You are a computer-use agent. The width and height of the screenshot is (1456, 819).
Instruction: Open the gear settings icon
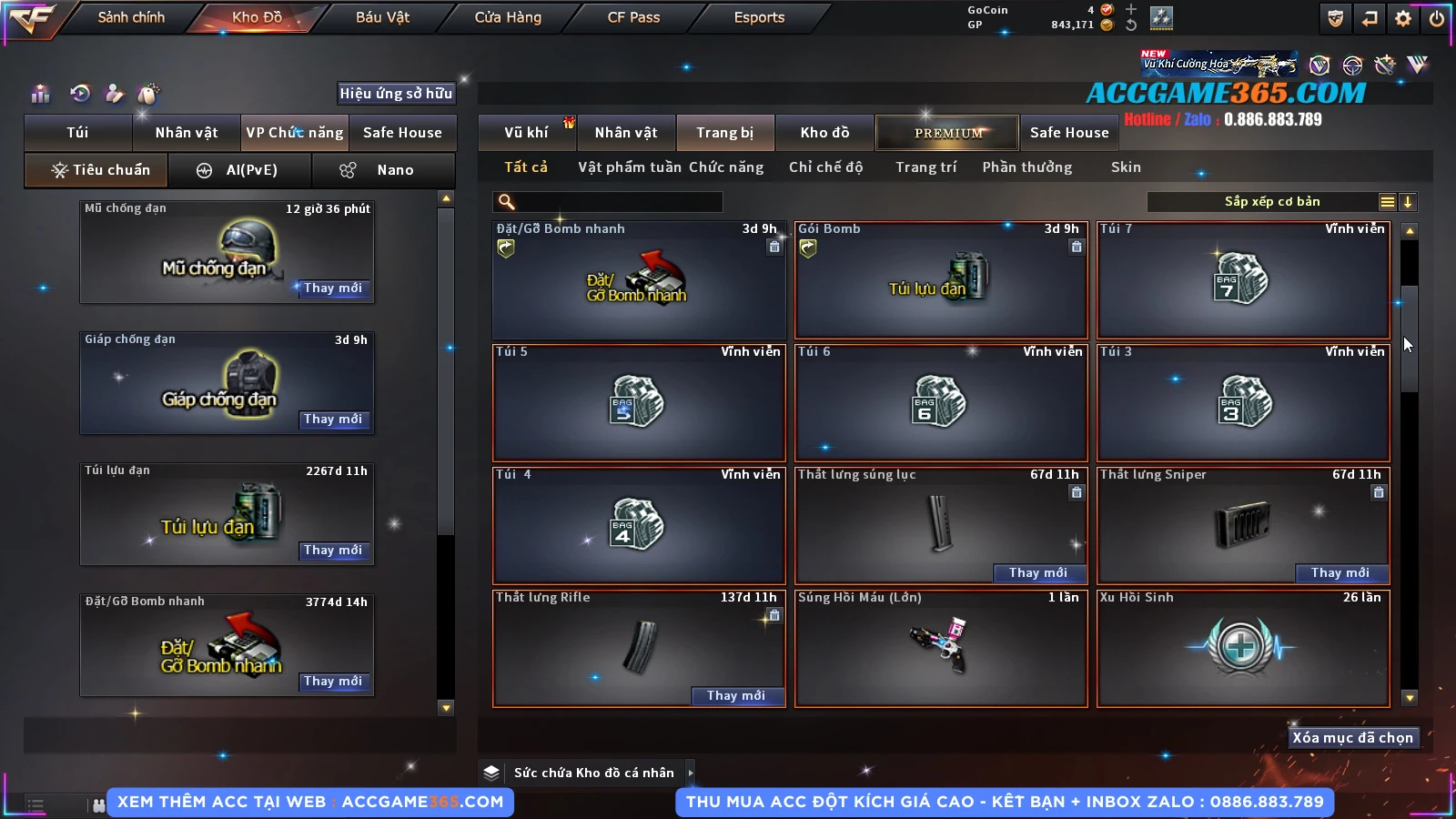coord(1403,18)
